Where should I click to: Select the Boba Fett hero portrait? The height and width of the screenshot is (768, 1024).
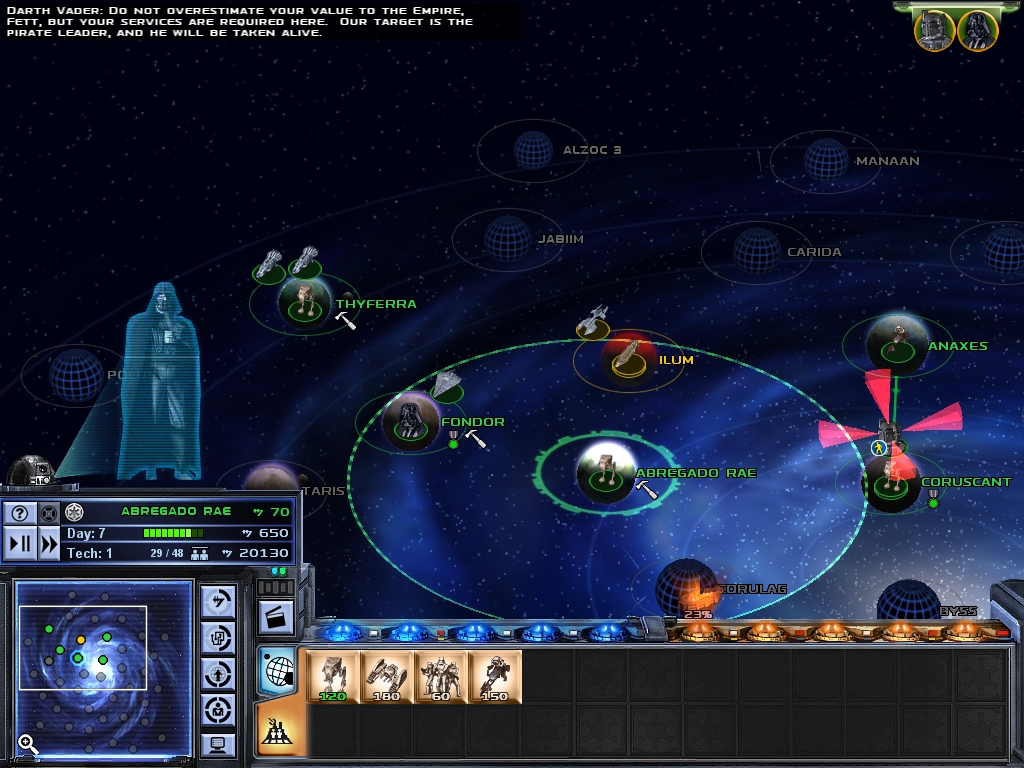tap(933, 31)
